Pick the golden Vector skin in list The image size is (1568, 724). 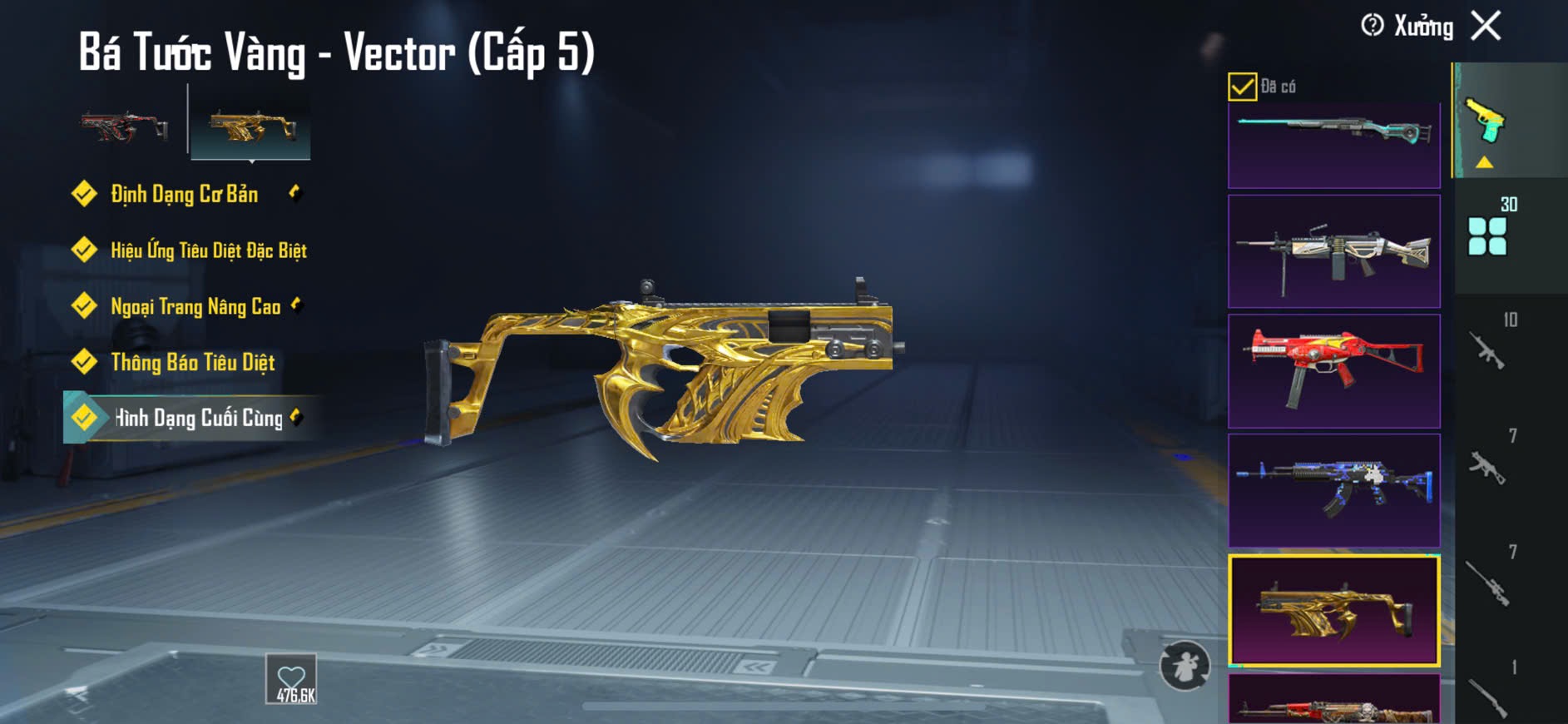point(1333,610)
